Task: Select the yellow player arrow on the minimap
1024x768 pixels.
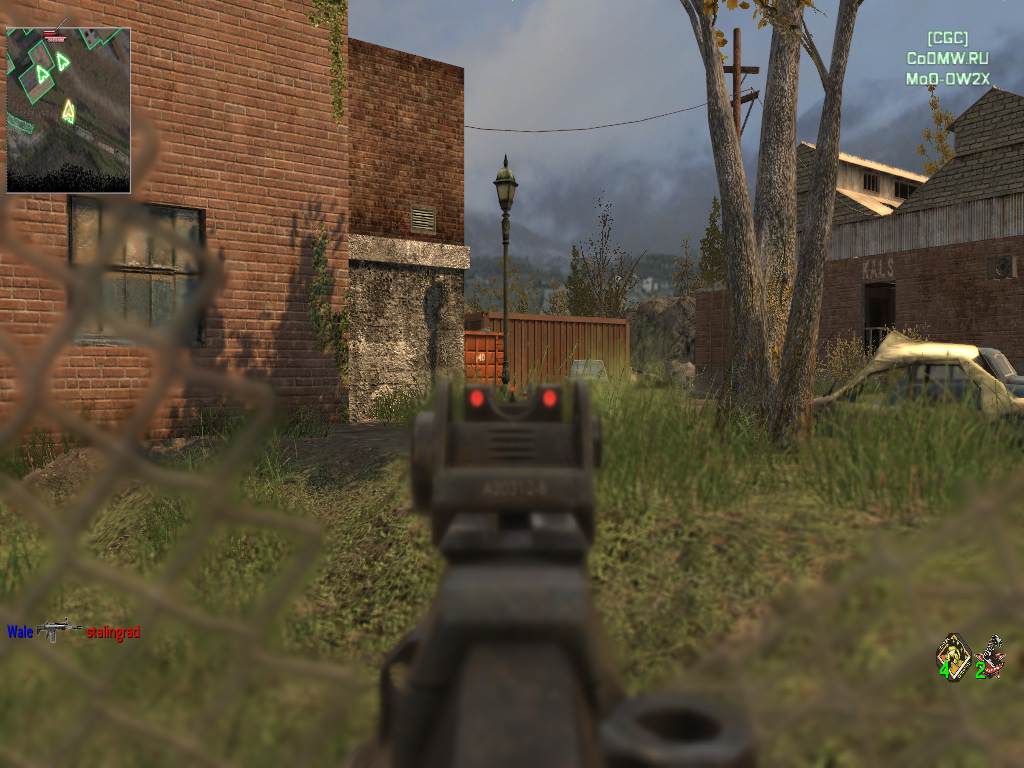Action: pos(68,111)
